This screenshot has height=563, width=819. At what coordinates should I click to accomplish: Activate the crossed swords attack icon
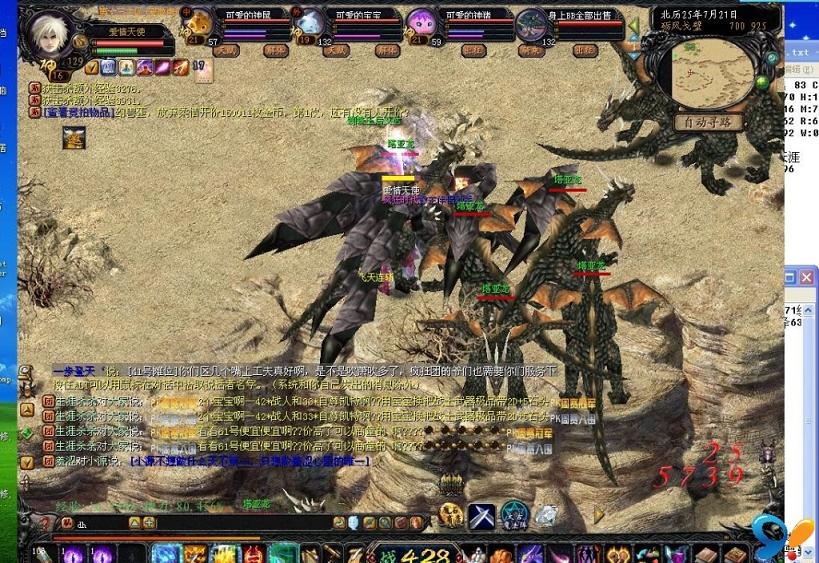coord(482,515)
